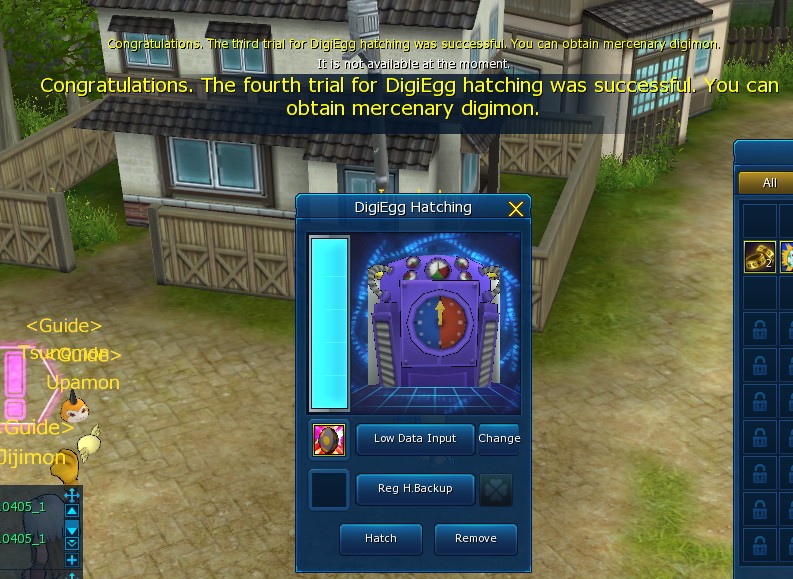This screenshot has height=579, width=793.
Task: Hatch the DigiEgg
Action: tap(380, 539)
